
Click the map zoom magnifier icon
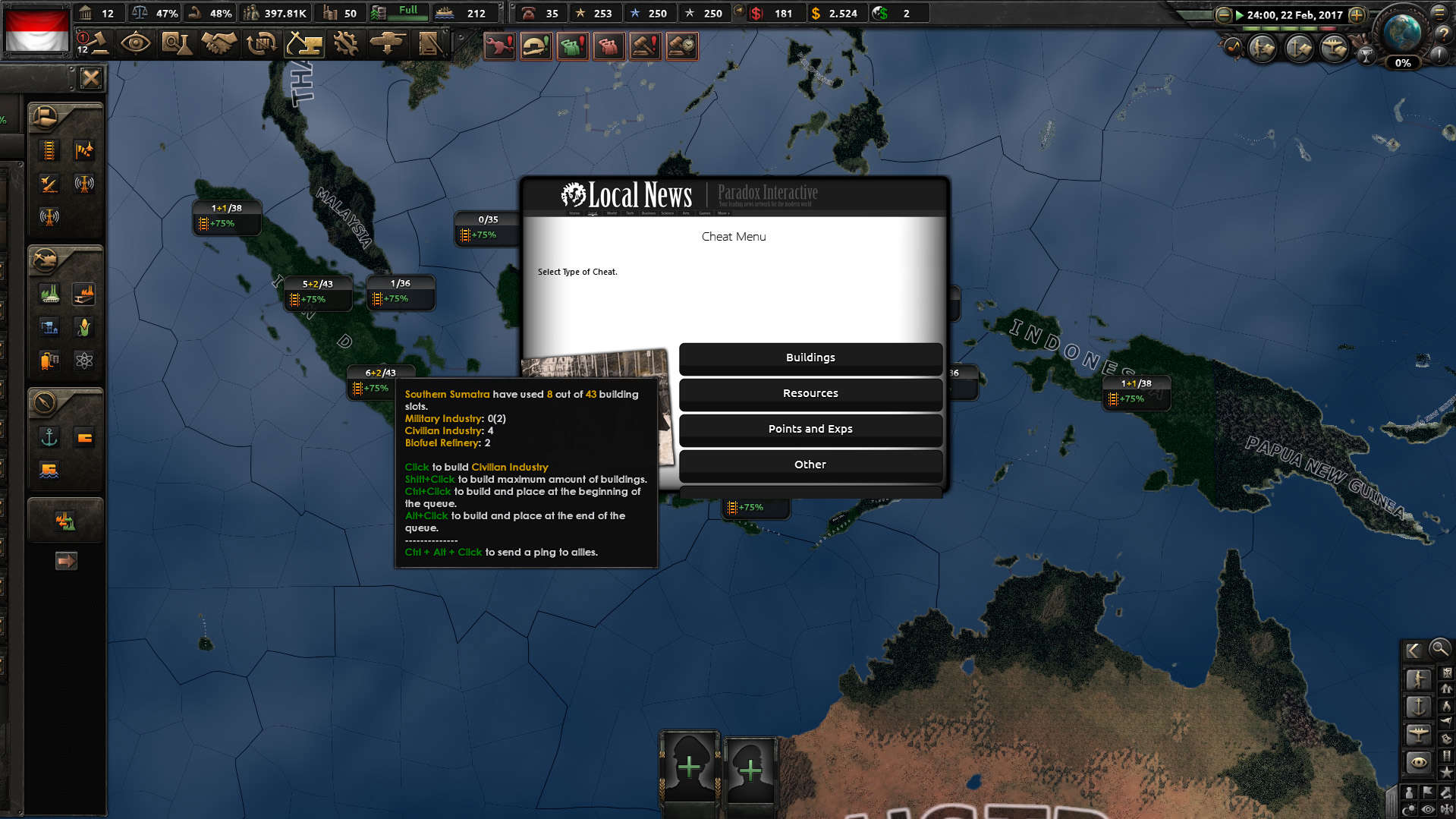coord(1439,651)
